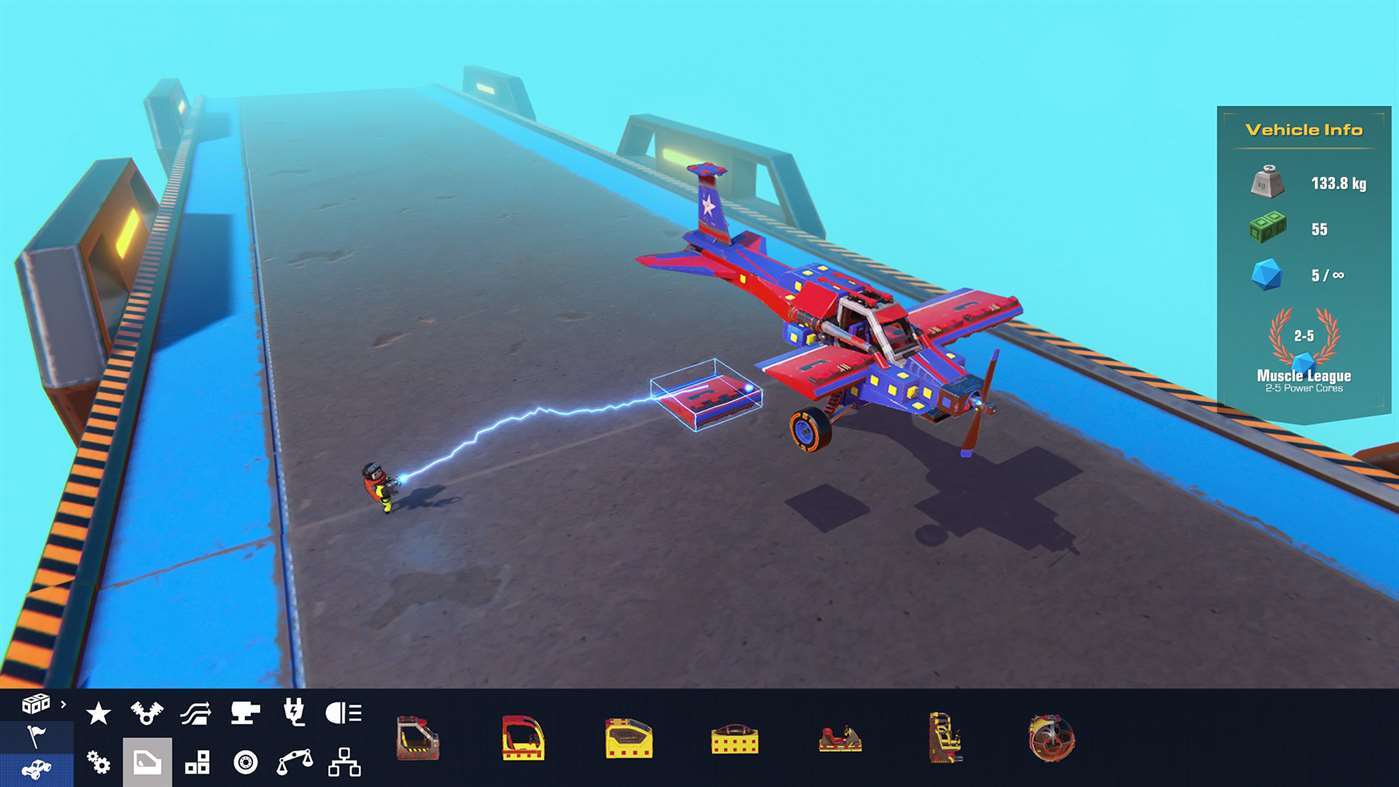1399x787 pixels.
Task: Open the favorites star category
Action: [98, 713]
